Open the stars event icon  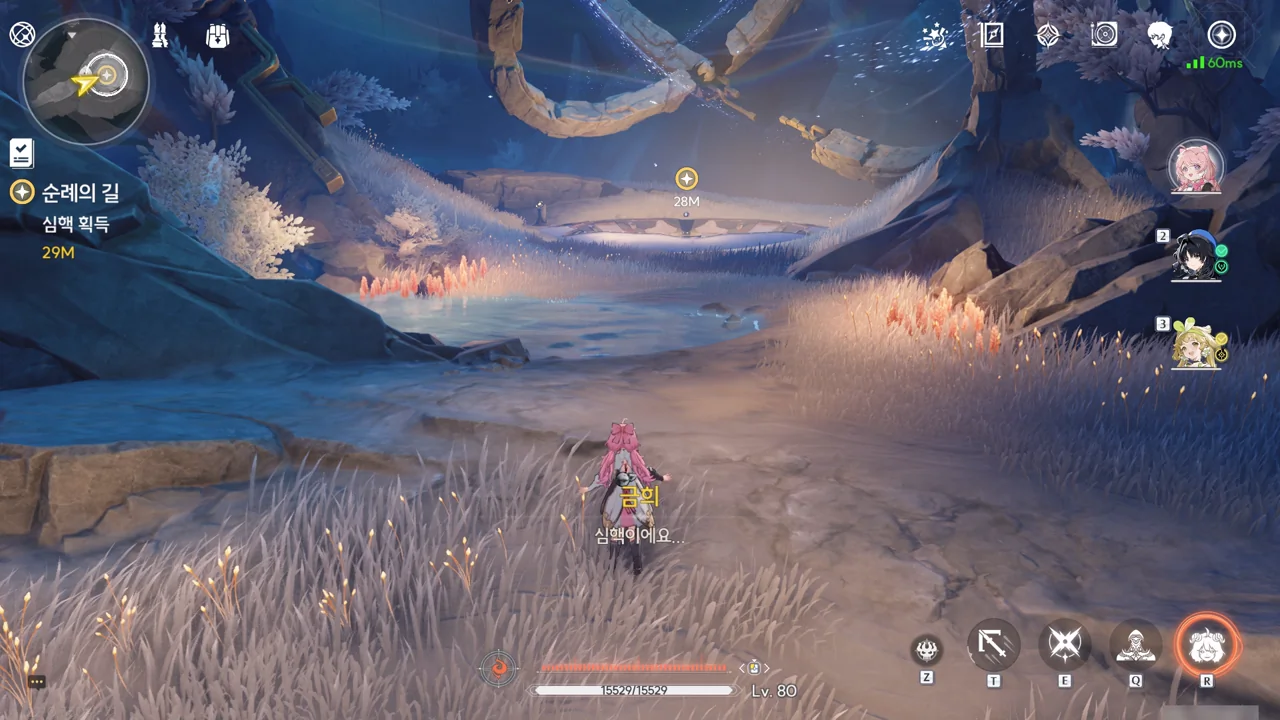click(x=935, y=36)
